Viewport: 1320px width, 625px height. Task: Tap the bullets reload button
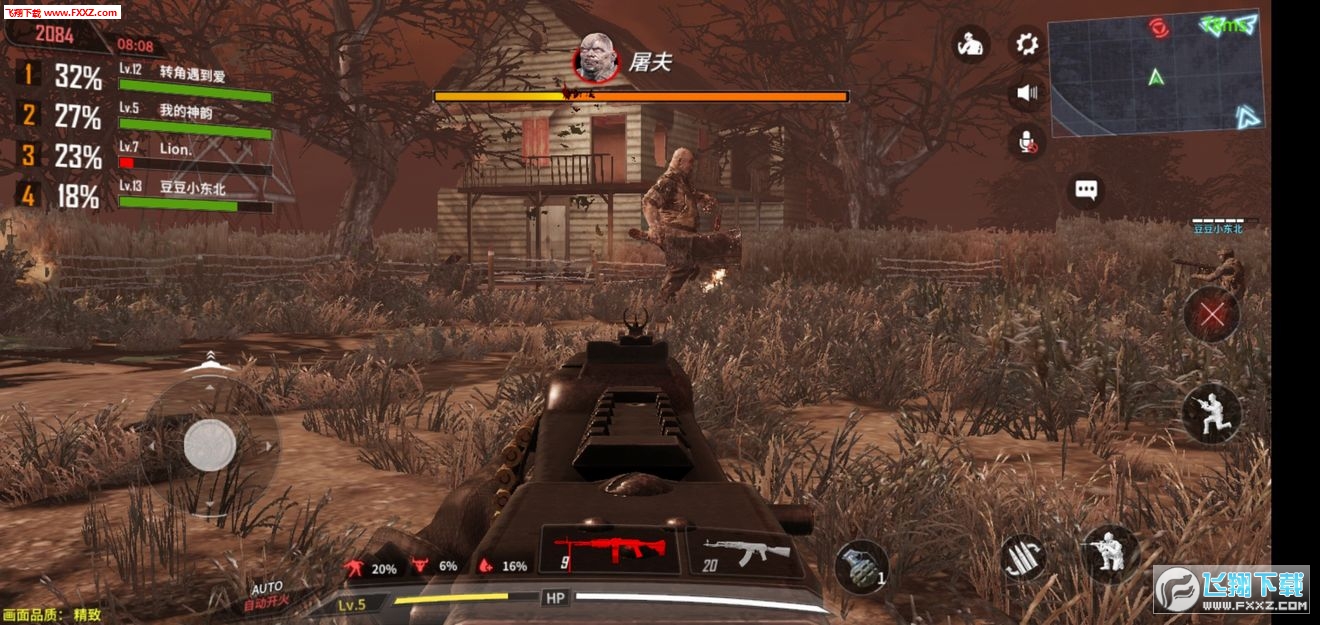point(1025,557)
